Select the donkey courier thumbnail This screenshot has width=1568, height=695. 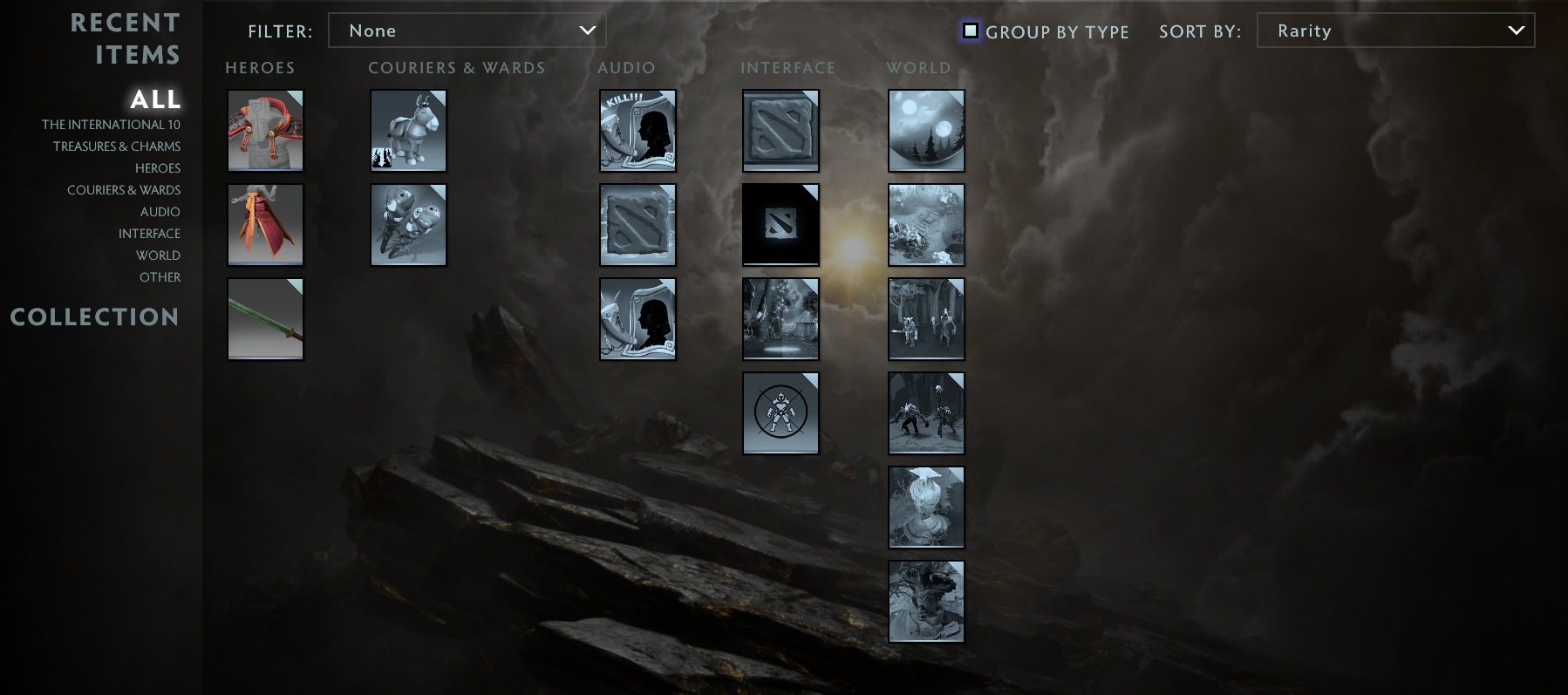(x=408, y=130)
